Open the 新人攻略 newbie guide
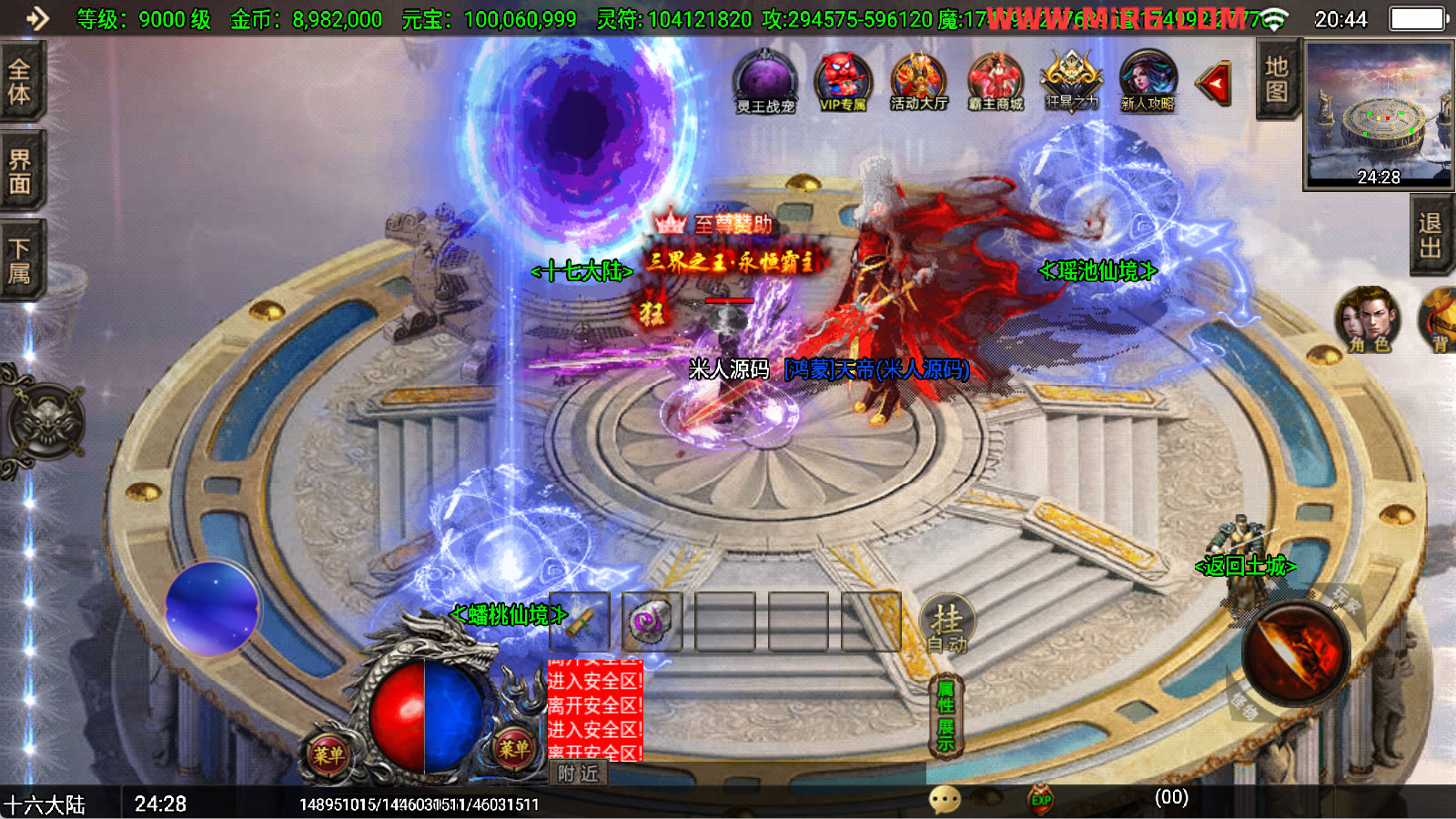This screenshot has height=819, width=1456. tap(1148, 81)
